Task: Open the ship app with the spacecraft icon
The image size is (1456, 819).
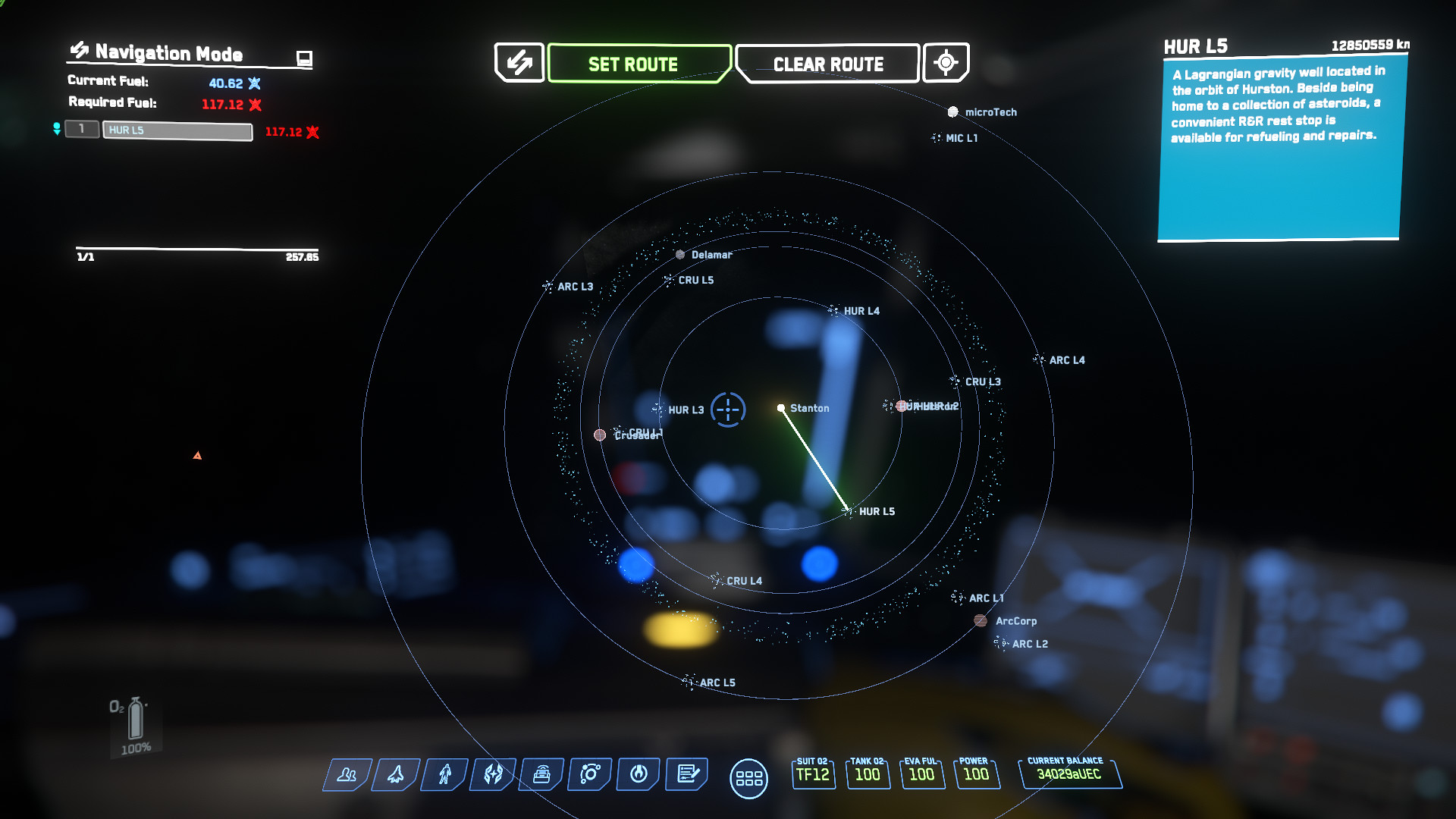Action: pos(396,774)
